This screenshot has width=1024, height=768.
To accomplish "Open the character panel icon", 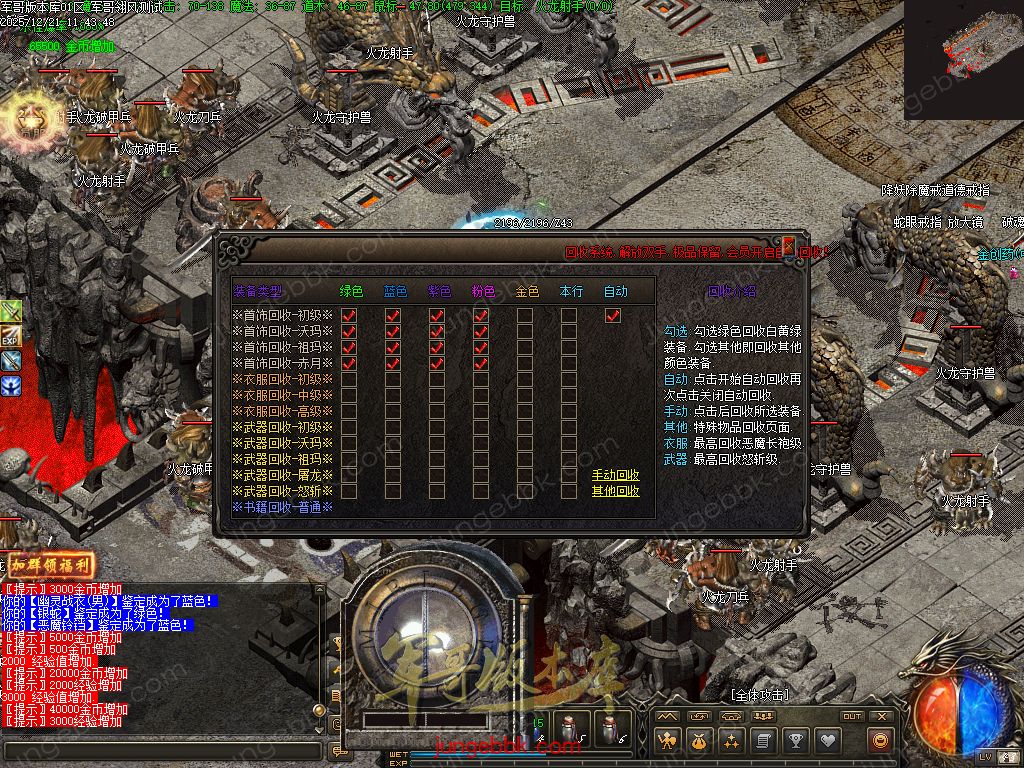I will pos(667,741).
